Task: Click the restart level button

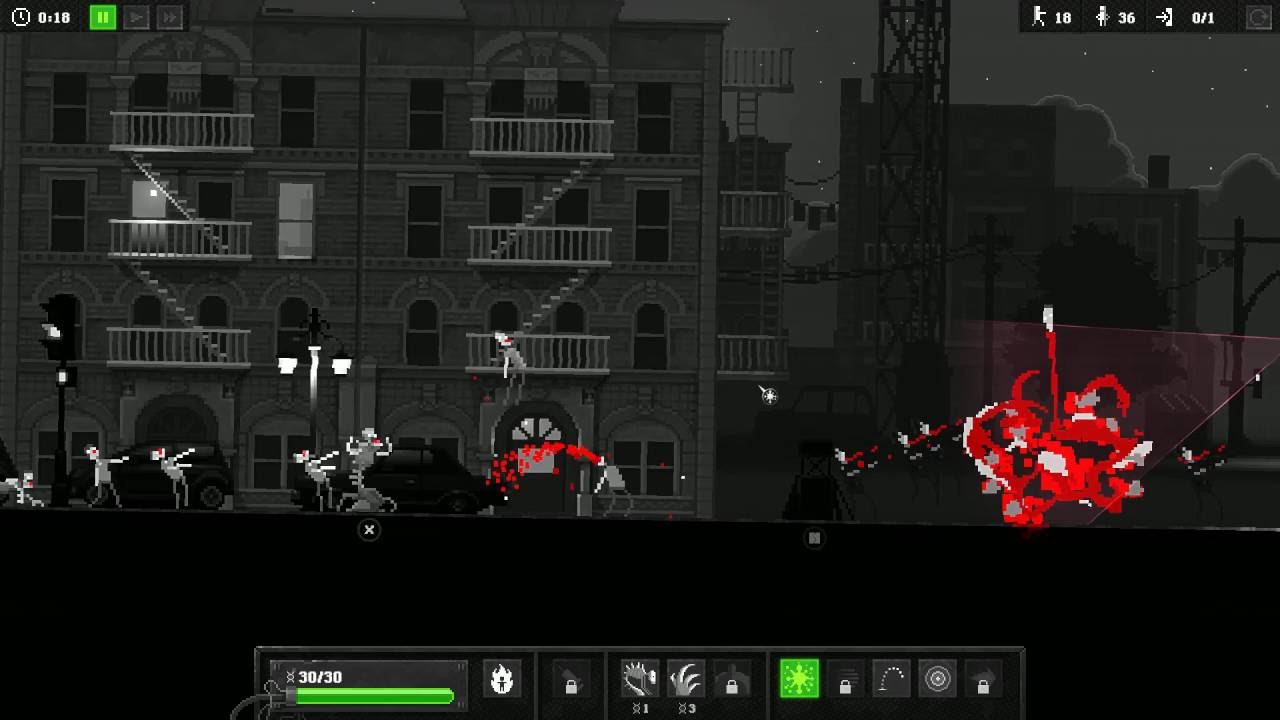Action: pos(1258,17)
